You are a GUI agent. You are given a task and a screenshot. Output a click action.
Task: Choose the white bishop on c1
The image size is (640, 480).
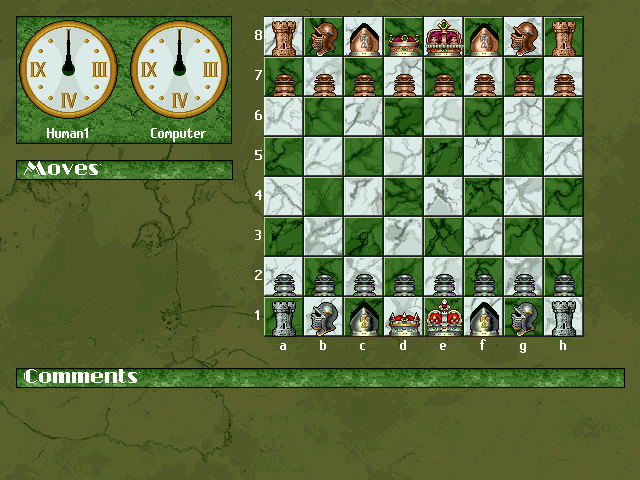(363, 317)
